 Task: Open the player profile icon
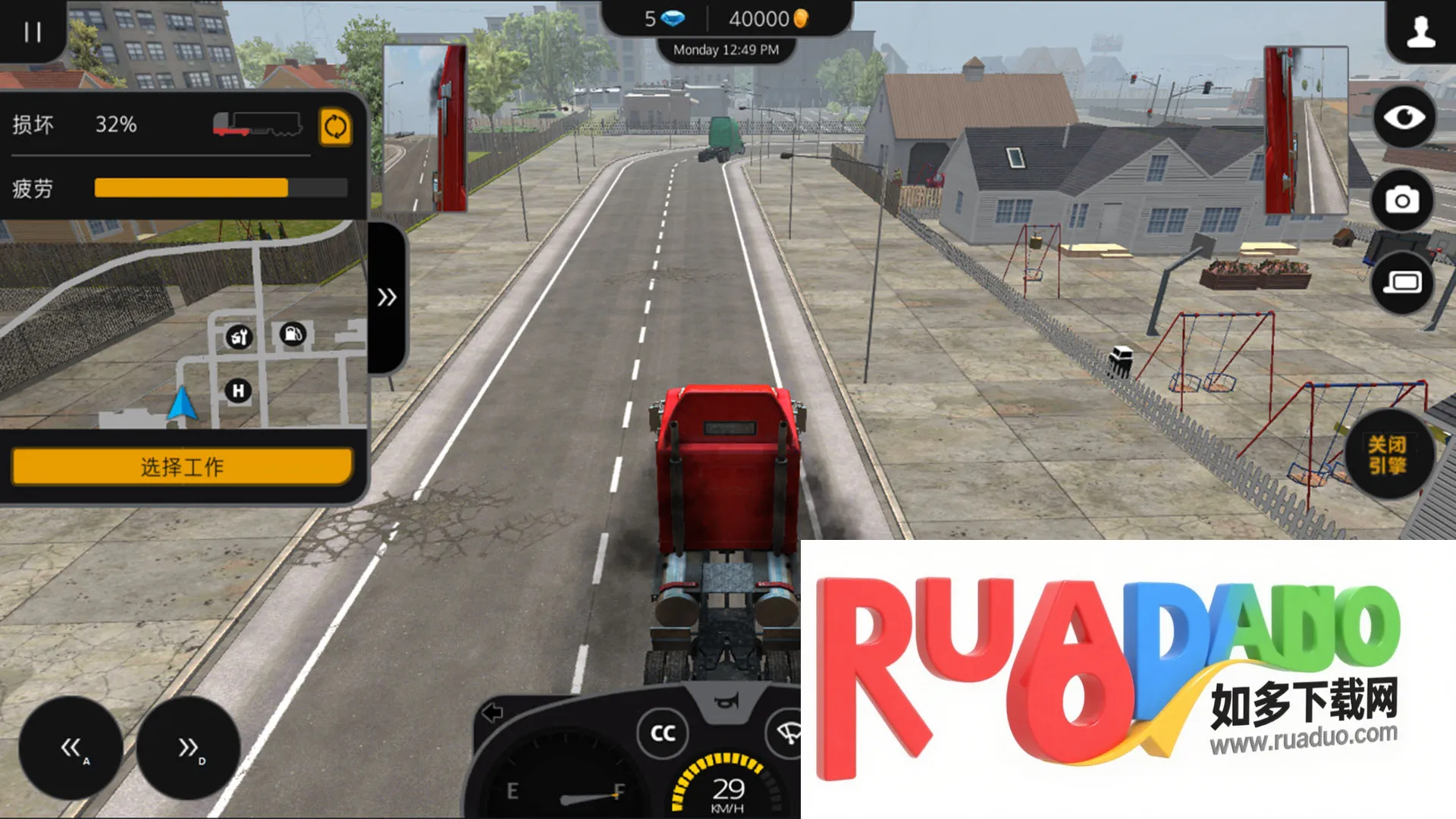[1420, 32]
